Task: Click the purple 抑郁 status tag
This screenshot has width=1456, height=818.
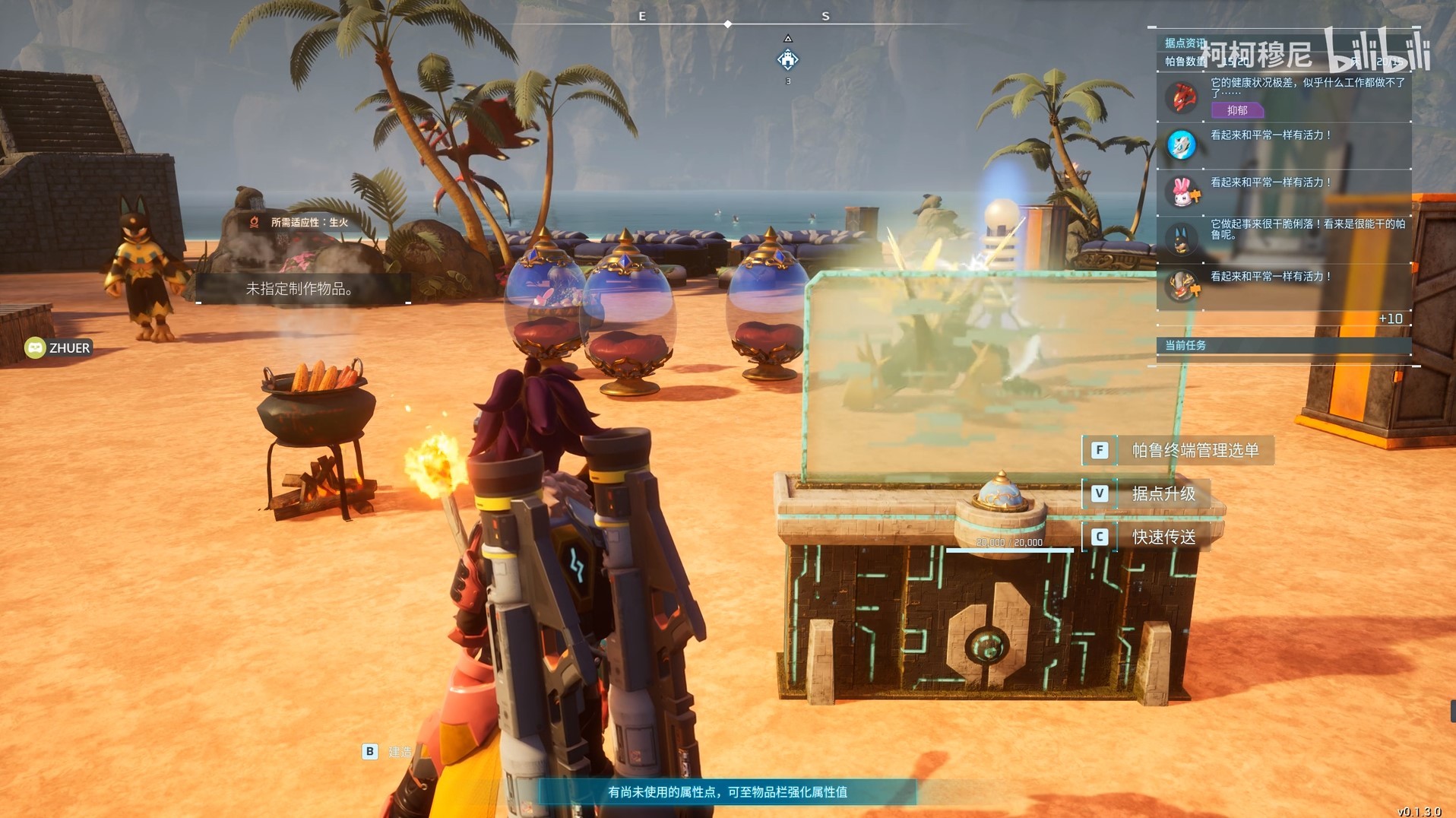Action: 1237,110
